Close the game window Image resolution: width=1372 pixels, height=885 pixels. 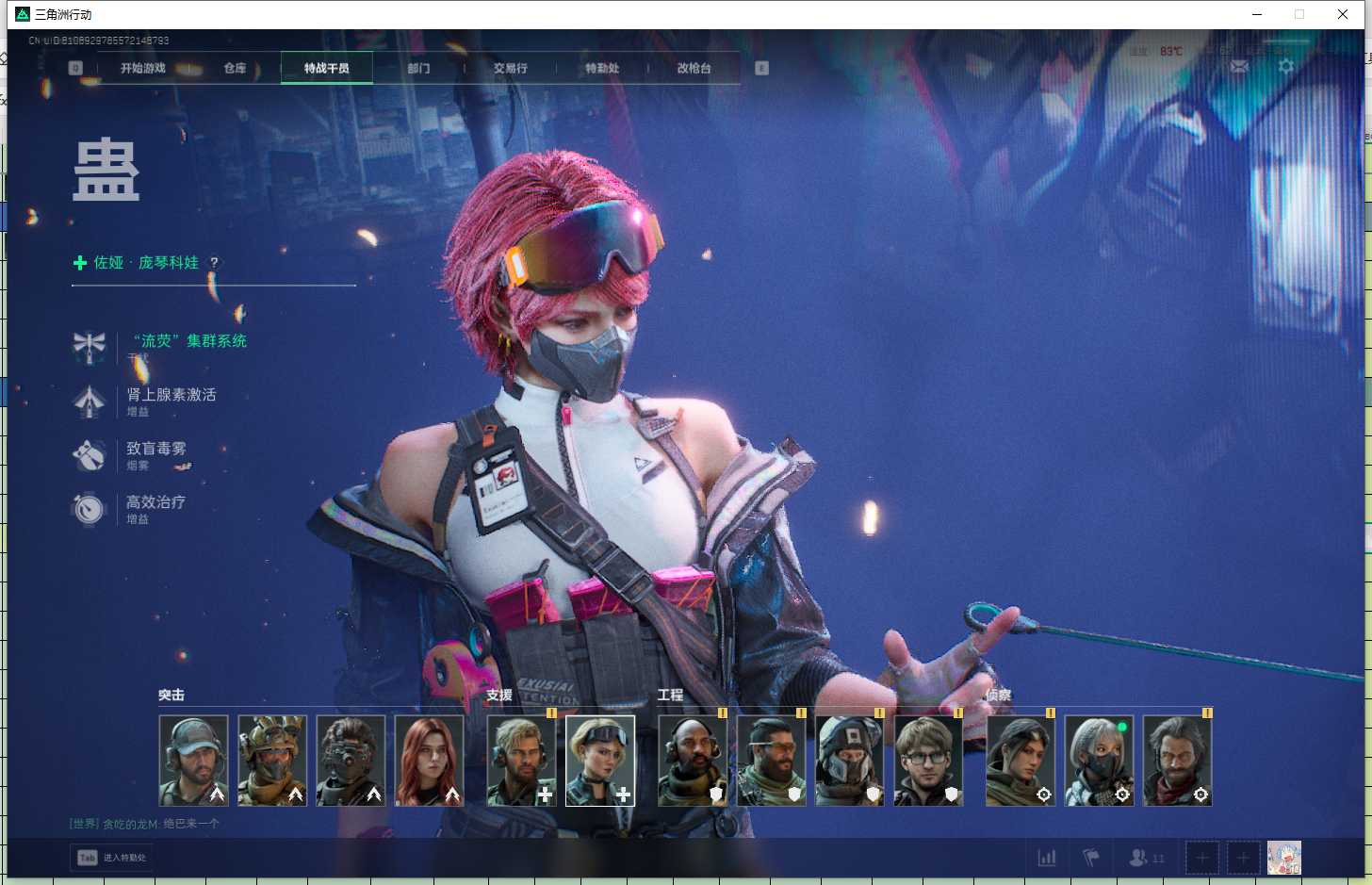(x=1343, y=14)
